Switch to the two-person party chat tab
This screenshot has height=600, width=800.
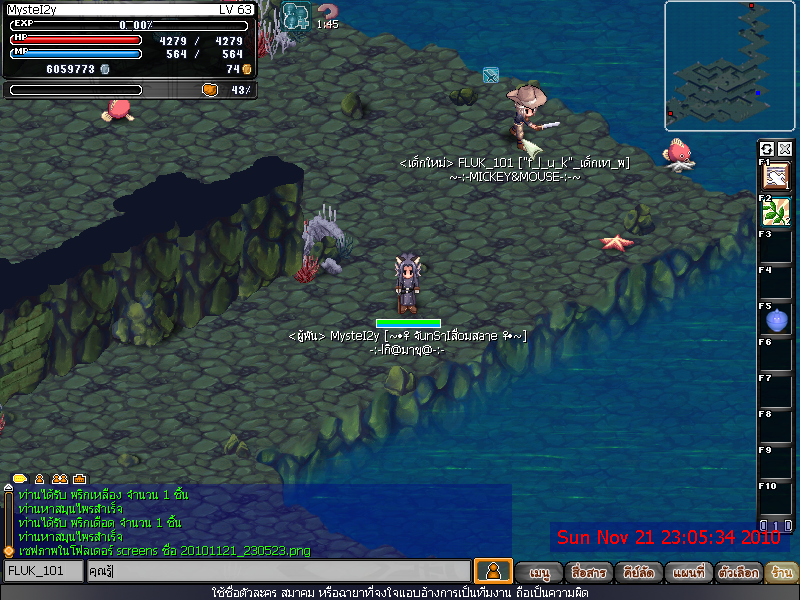(59, 479)
